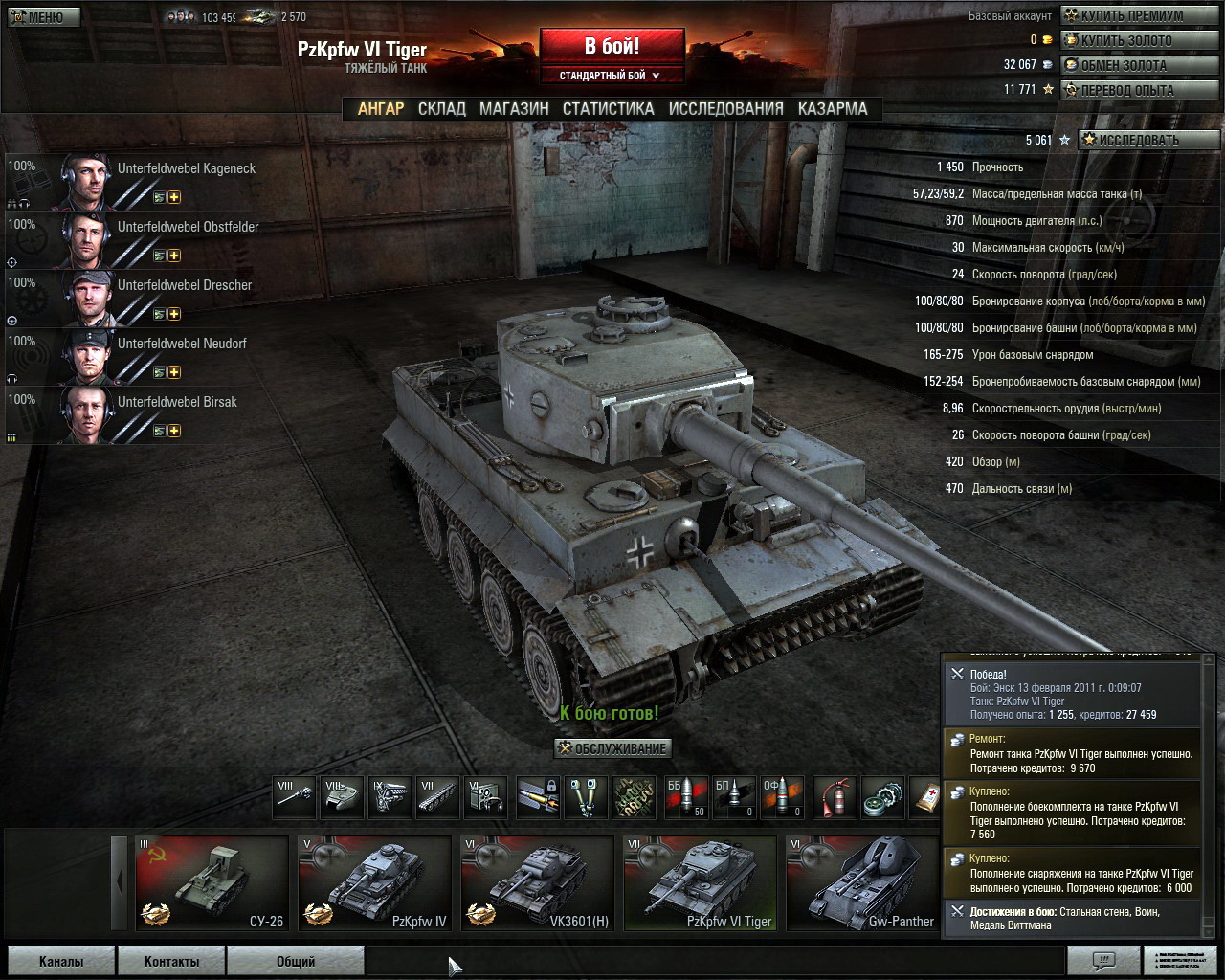Switch to the Склад tab
Image resolution: width=1225 pixels, height=980 pixels.
pyautogui.click(x=441, y=109)
